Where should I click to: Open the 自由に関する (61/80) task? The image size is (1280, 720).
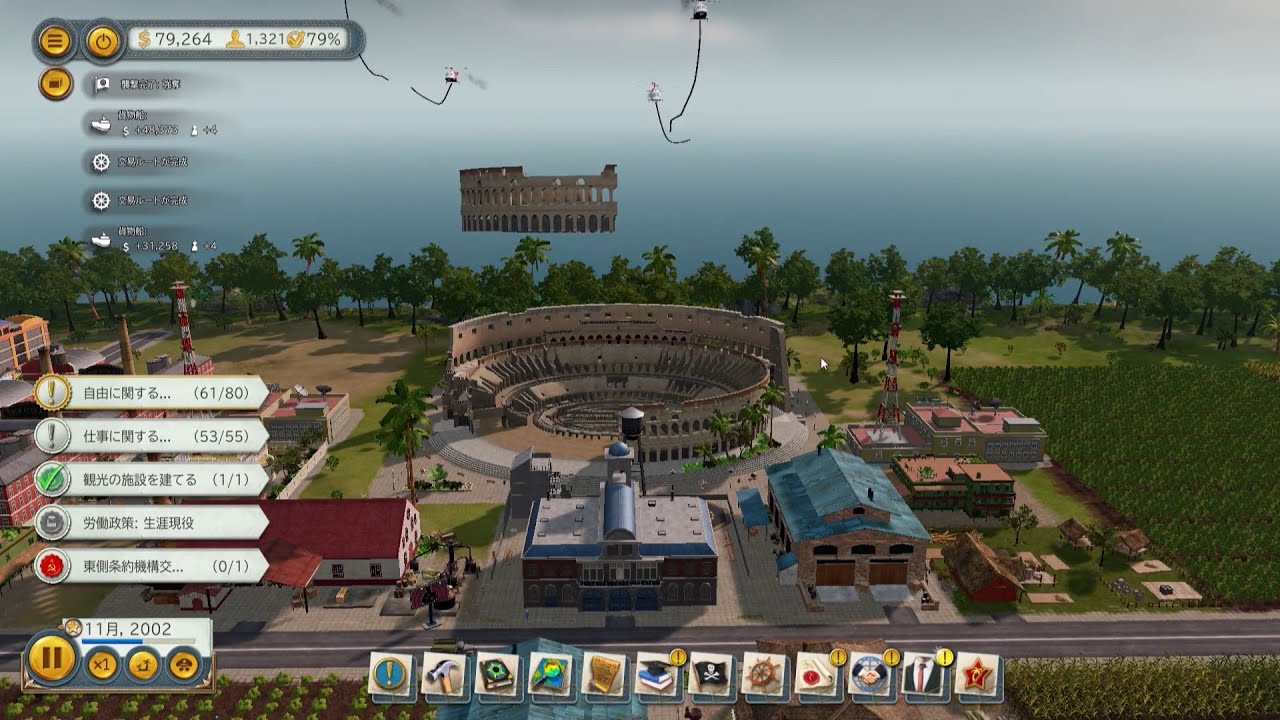coord(150,393)
